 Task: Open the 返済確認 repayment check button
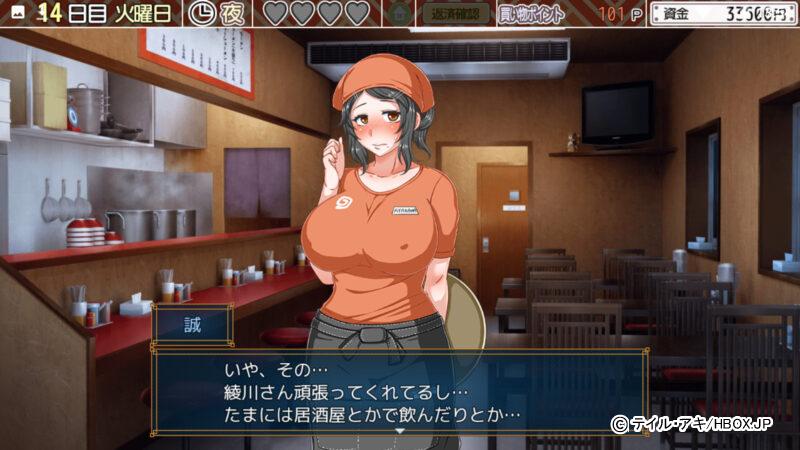point(458,14)
